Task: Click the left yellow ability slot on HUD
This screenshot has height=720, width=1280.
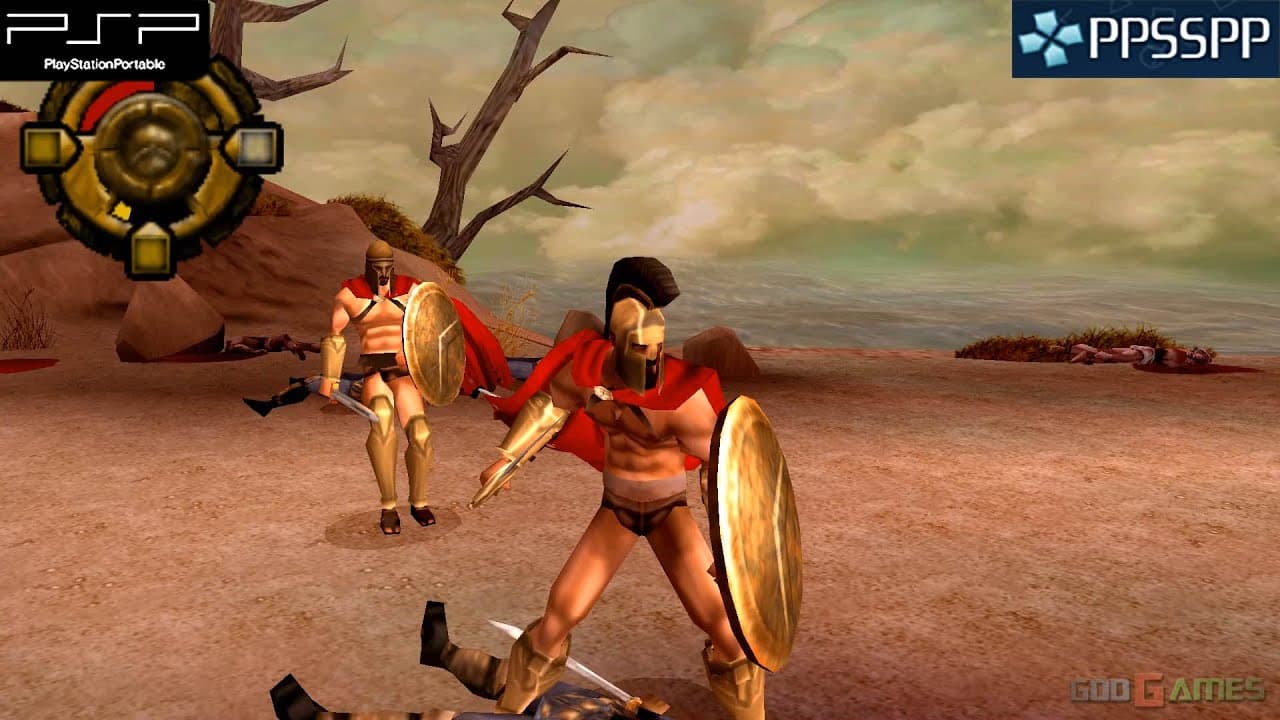Action: pos(42,147)
